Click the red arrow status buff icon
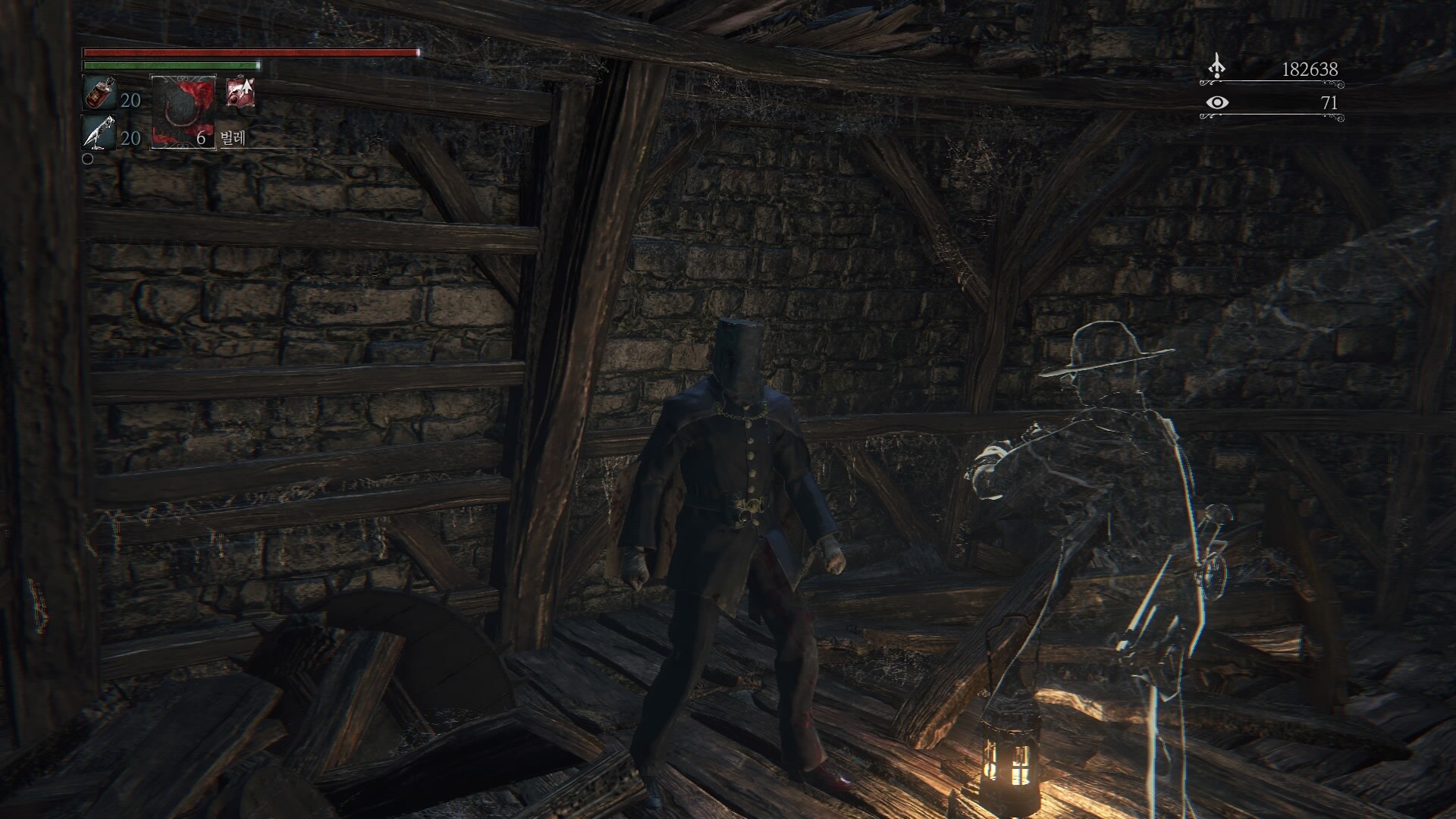 240,93
